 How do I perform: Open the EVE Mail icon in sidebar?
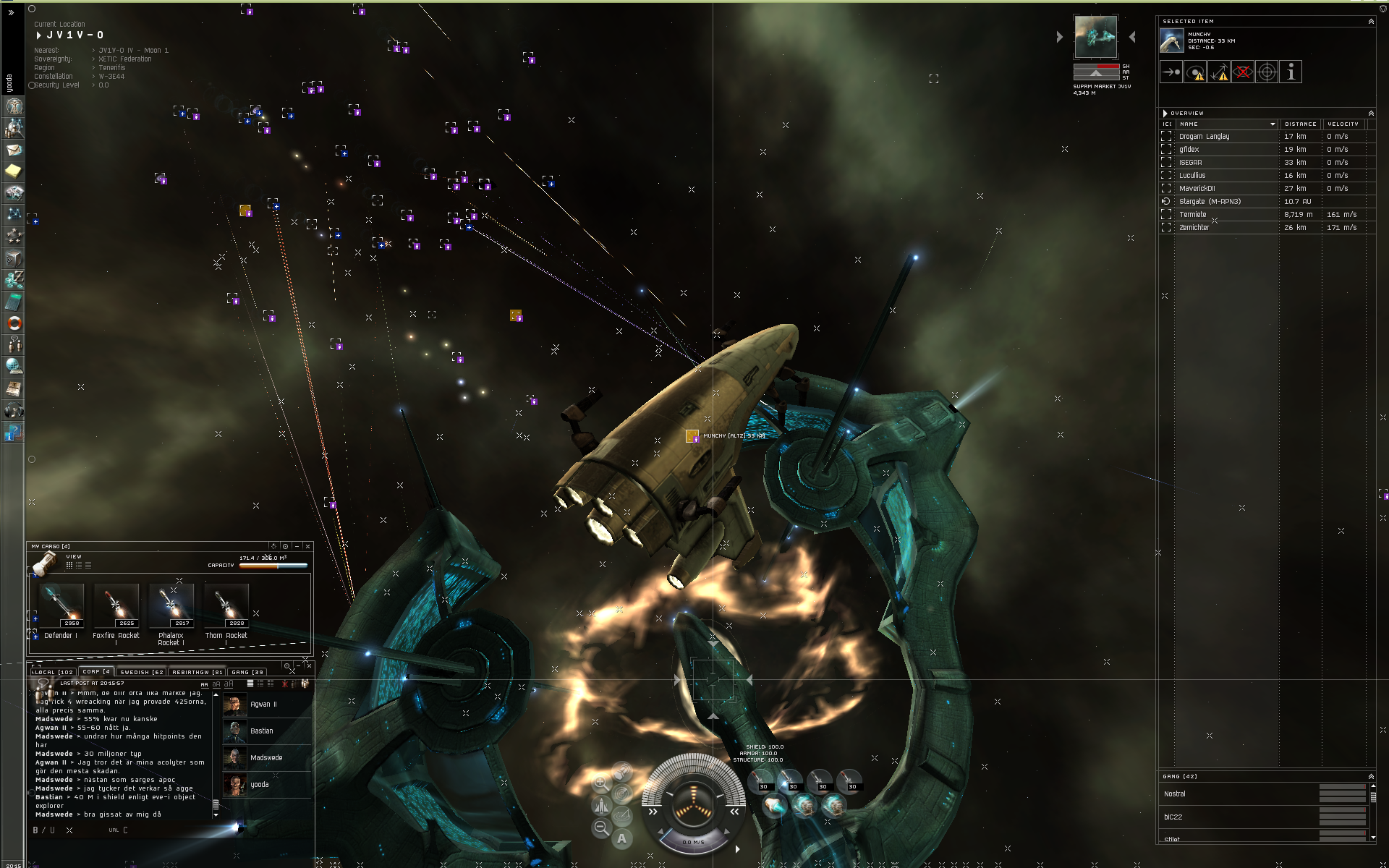(x=13, y=150)
